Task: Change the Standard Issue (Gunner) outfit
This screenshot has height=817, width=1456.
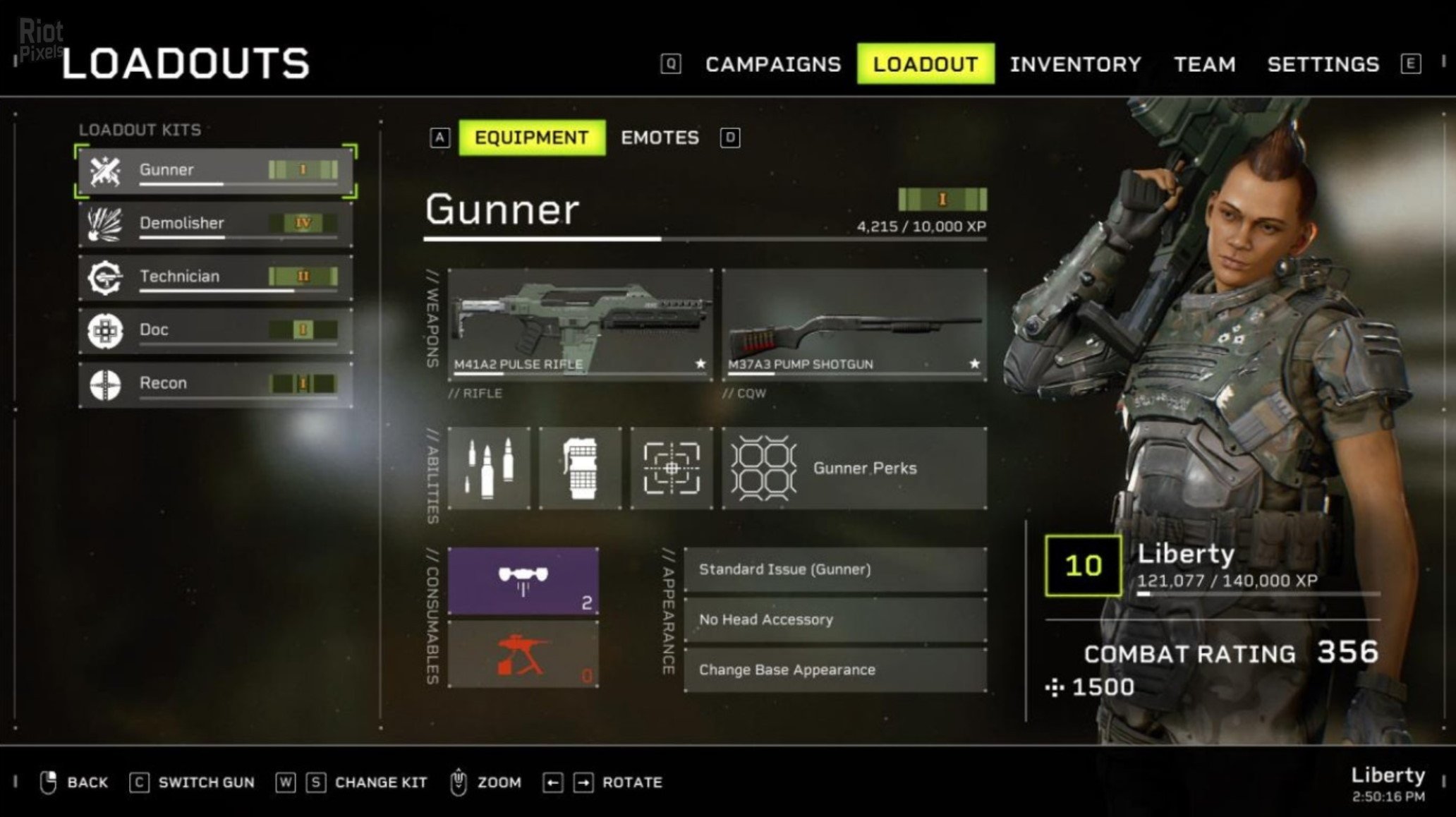Action: pyautogui.click(x=835, y=569)
